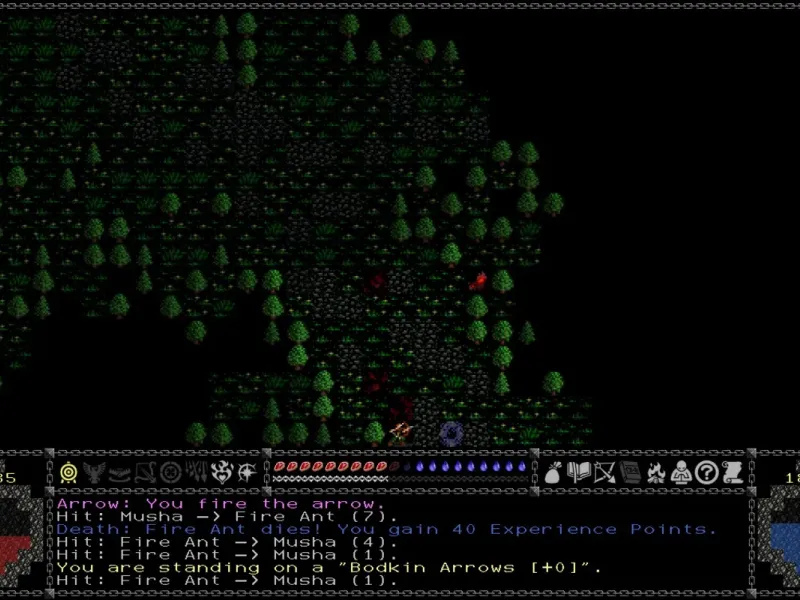800x600 pixels.
Task: Choose the handshake skill icon
Action: [x=120, y=472]
